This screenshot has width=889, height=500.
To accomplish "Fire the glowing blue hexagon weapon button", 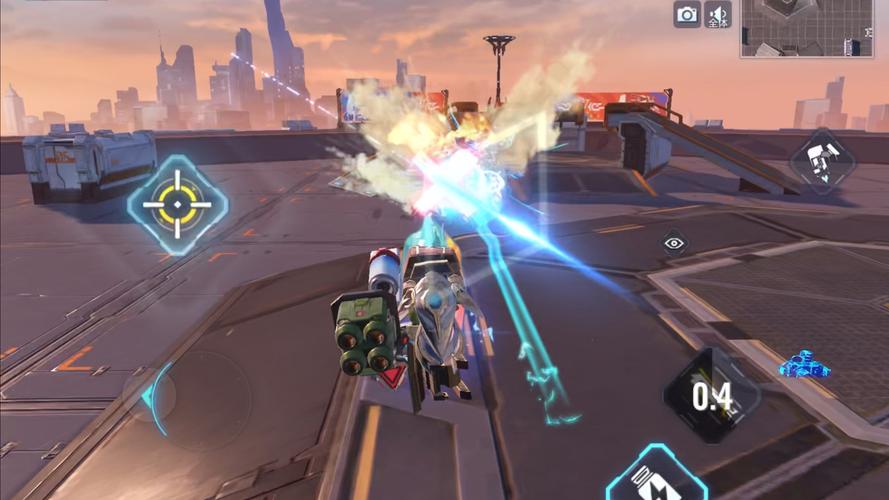I will click(656, 478).
